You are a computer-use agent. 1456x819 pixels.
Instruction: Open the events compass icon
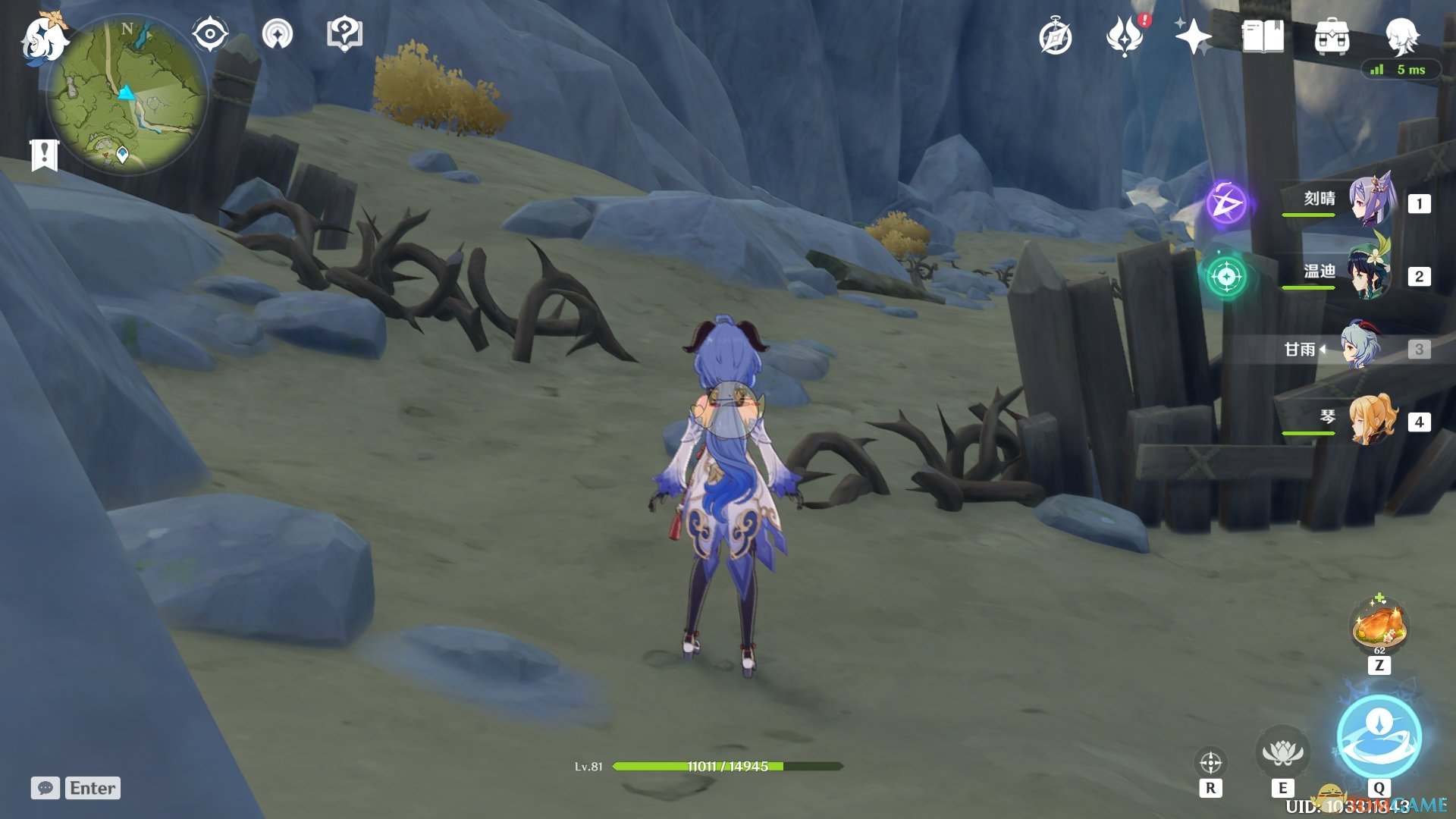click(1055, 36)
